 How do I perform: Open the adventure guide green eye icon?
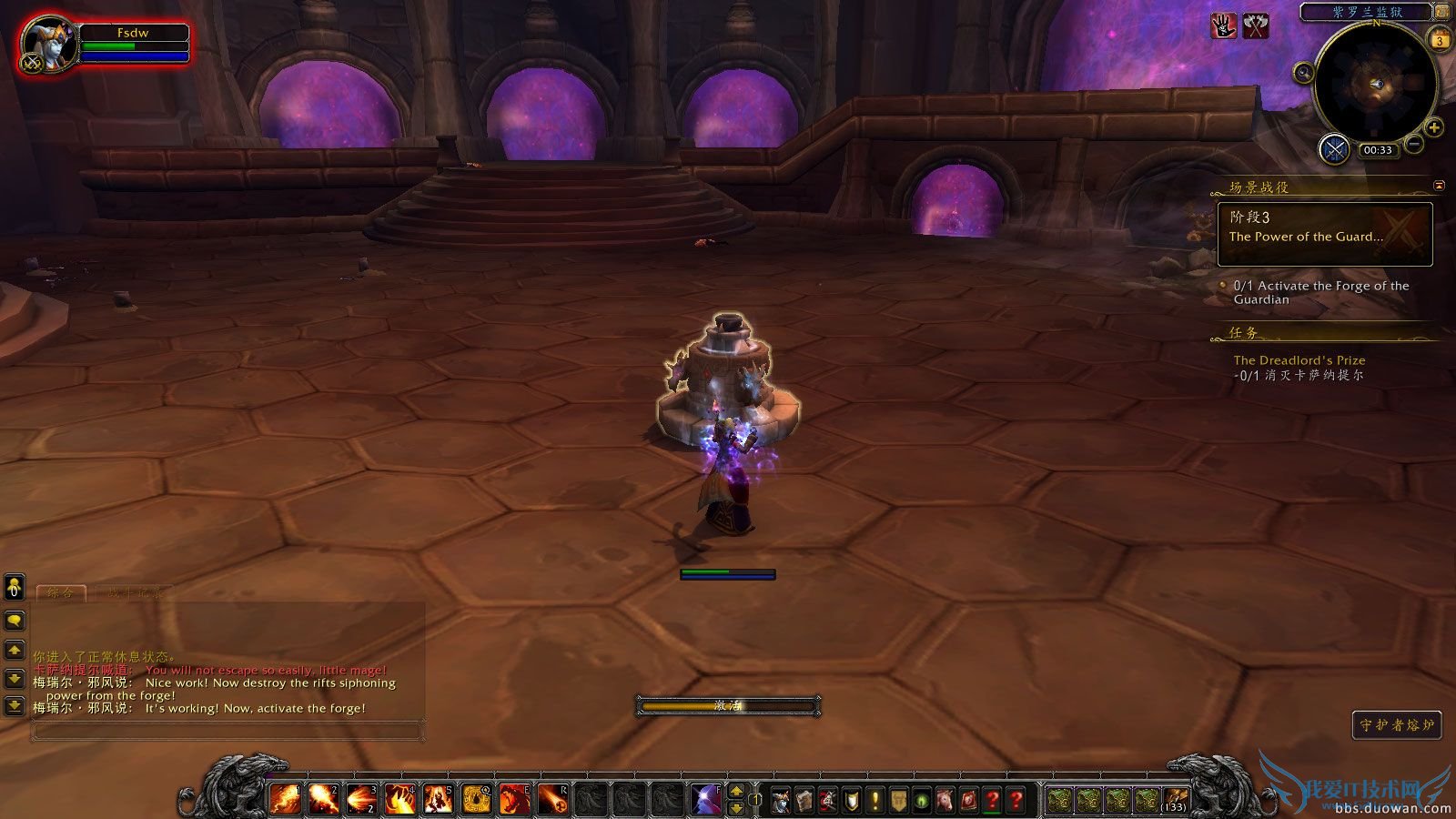tap(922, 796)
